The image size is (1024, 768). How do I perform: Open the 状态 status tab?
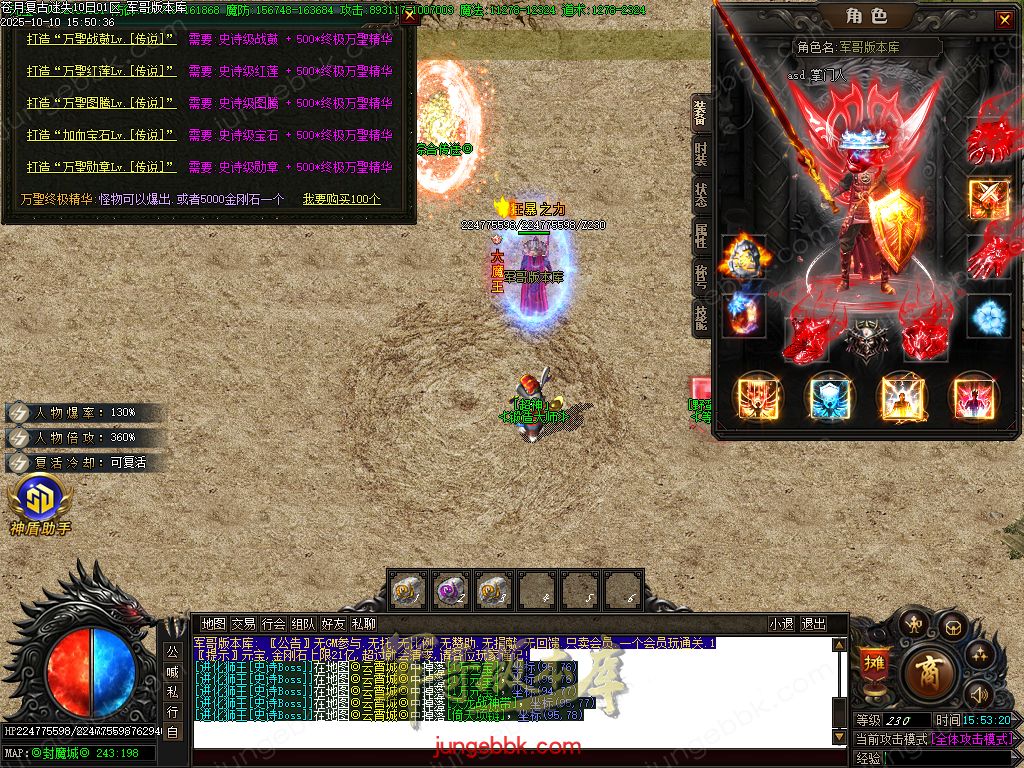click(x=701, y=193)
